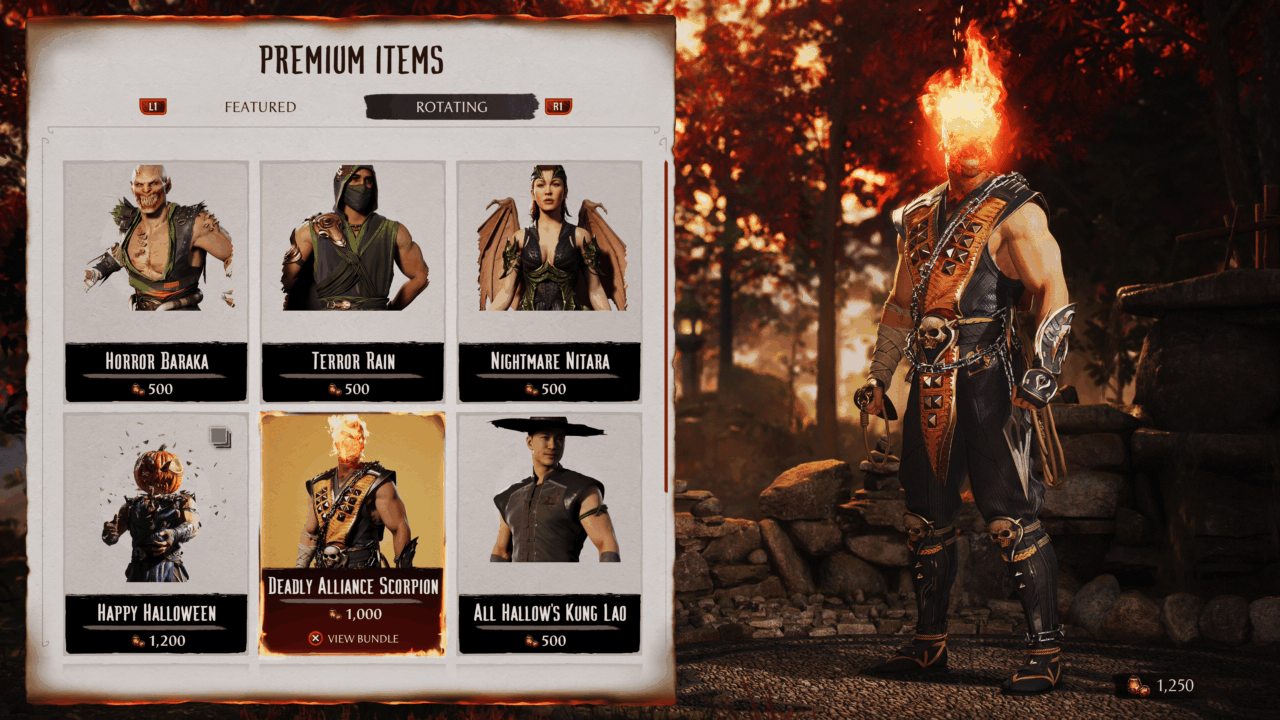The height and width of the screenshot is (720, 1280).
Task: Choose the All Hallow's Kung Lao skin
Action: coord(549,532)
